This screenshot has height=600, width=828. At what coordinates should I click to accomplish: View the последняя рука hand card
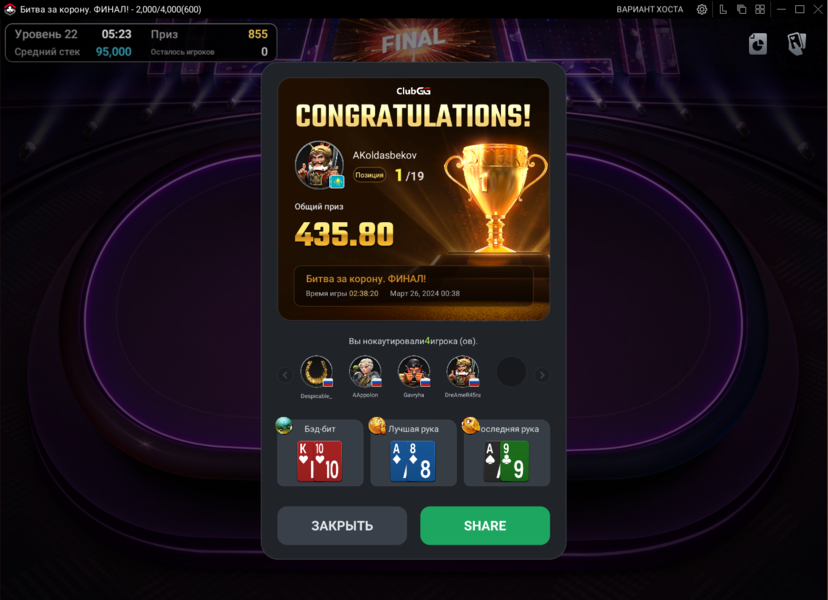506,461
